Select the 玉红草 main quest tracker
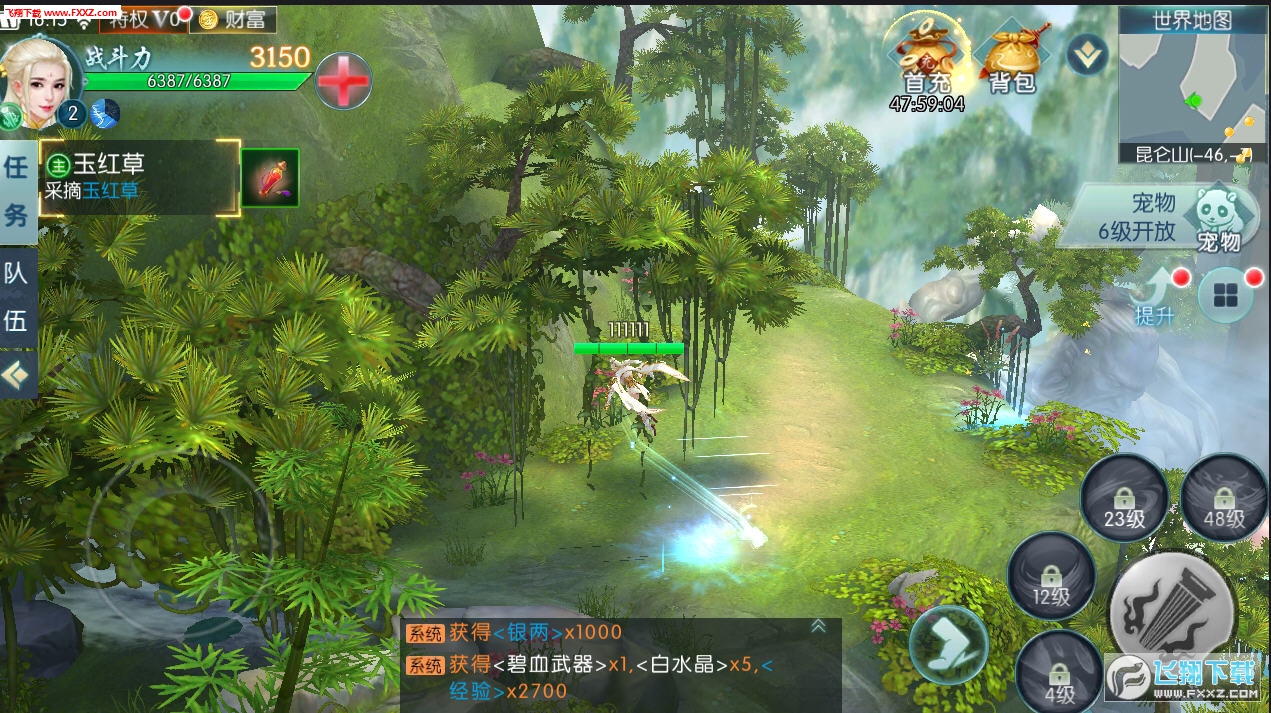1271x713 pixels. [139, 177]
